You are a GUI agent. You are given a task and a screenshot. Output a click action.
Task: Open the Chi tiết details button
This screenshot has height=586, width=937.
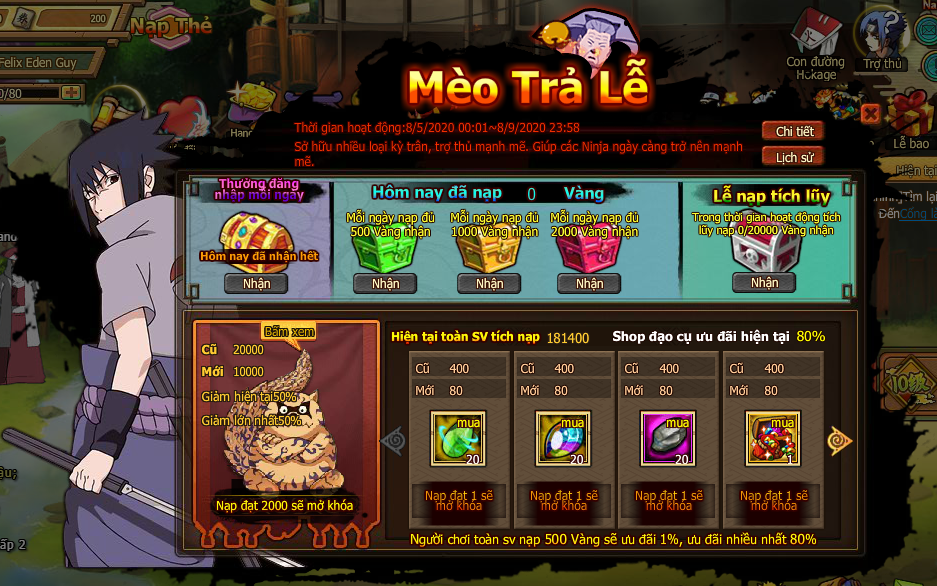point(794,132)
